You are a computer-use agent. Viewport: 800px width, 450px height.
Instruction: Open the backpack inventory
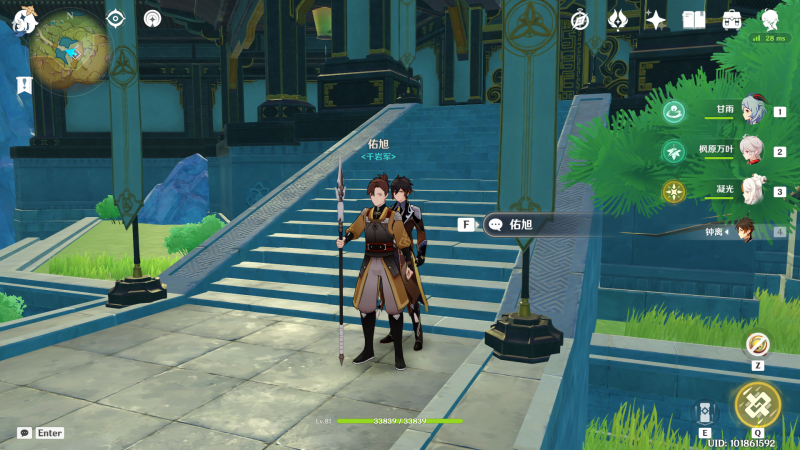(x=732, y=19)
